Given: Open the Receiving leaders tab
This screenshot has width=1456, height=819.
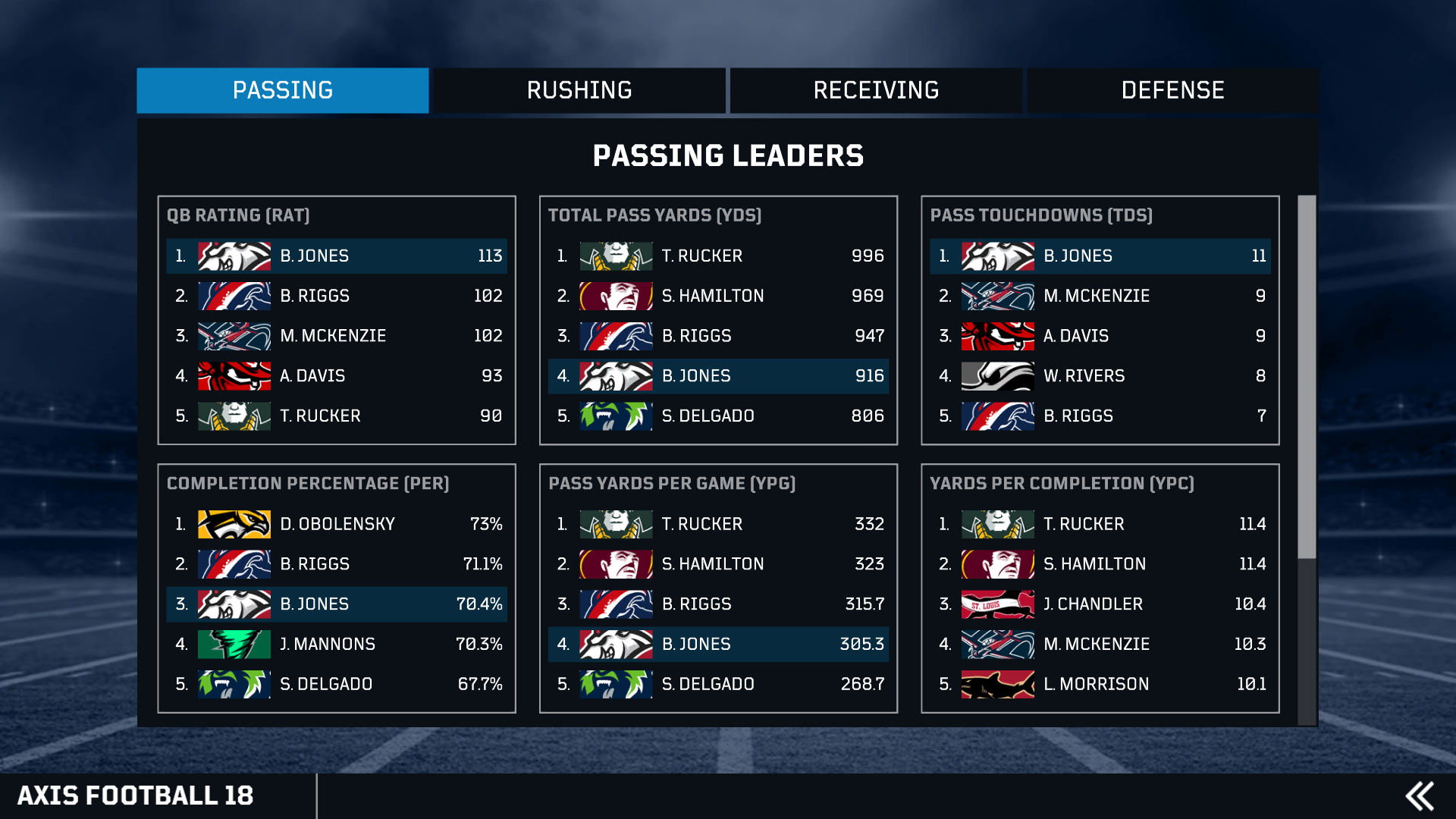Looking at the screenshot, I should click(876, 90).
